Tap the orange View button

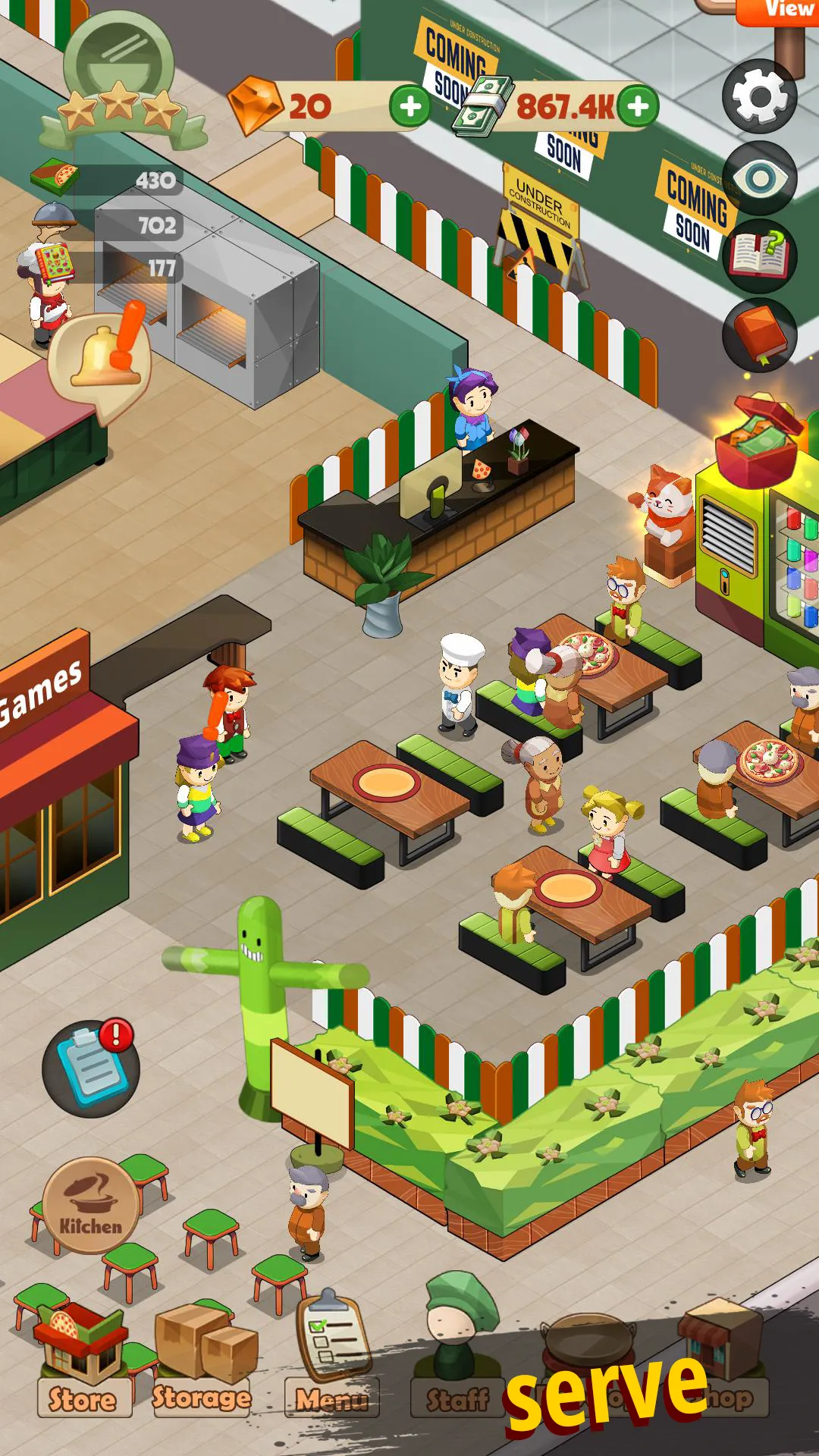pos(781,11)
